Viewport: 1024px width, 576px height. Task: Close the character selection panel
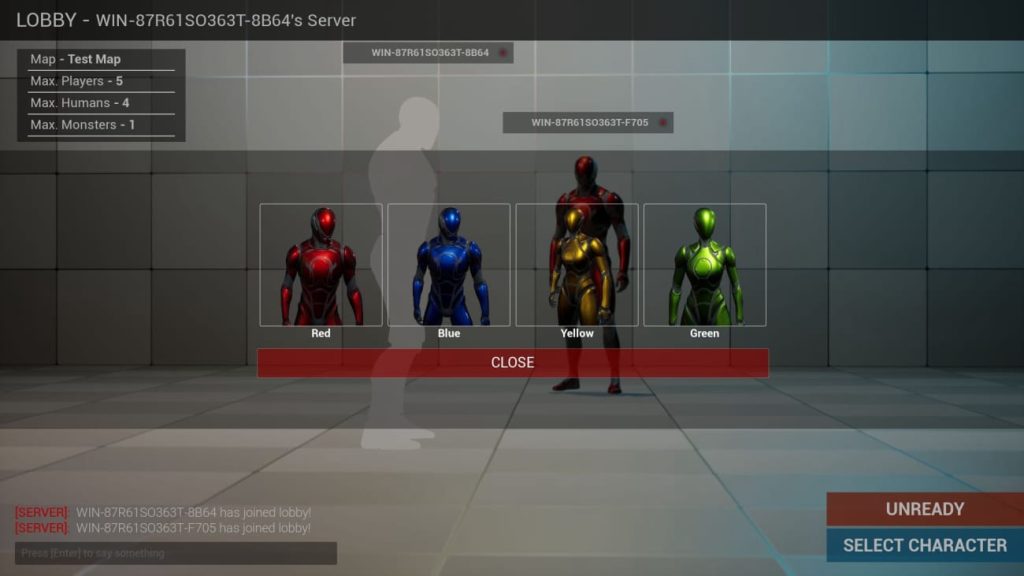[x=512, y=362]
